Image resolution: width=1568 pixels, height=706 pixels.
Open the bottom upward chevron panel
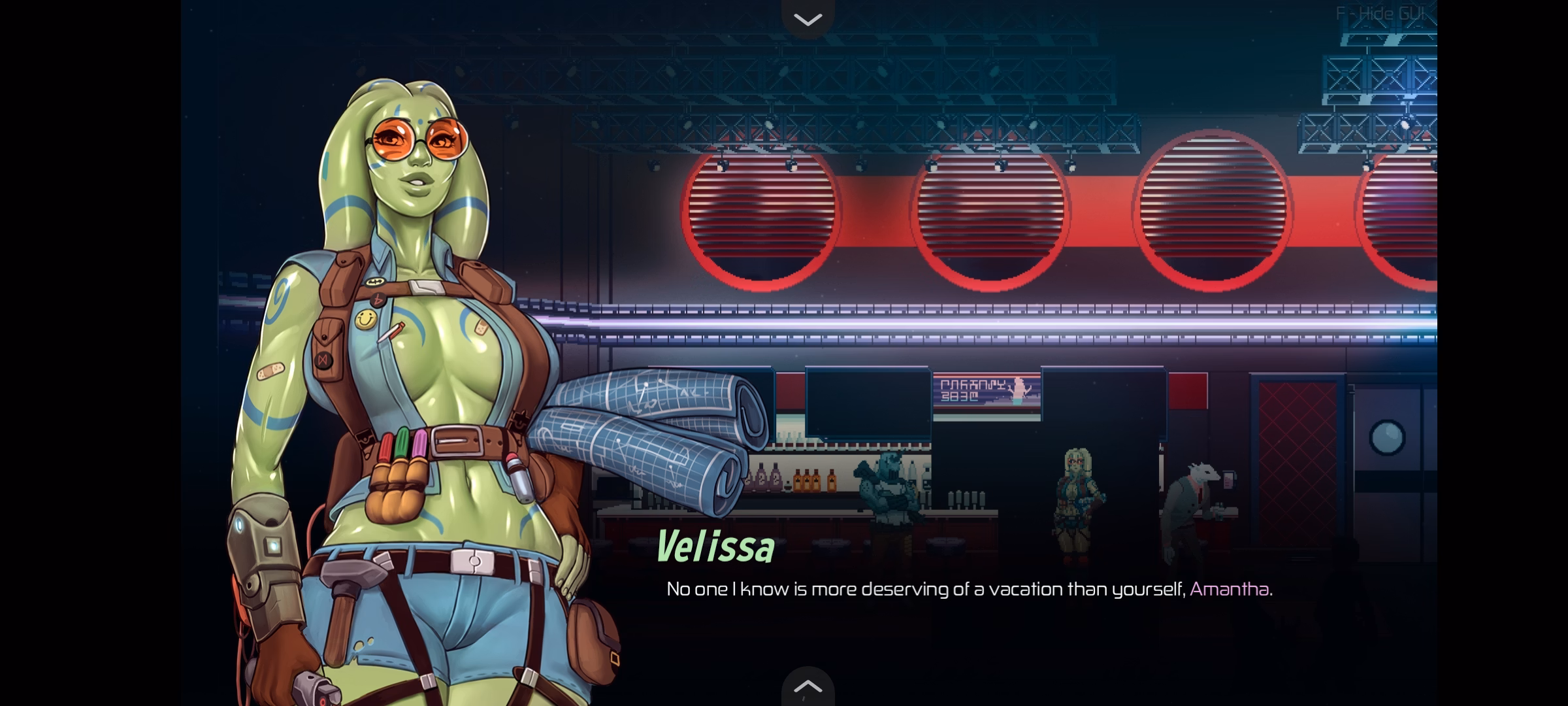808,686
